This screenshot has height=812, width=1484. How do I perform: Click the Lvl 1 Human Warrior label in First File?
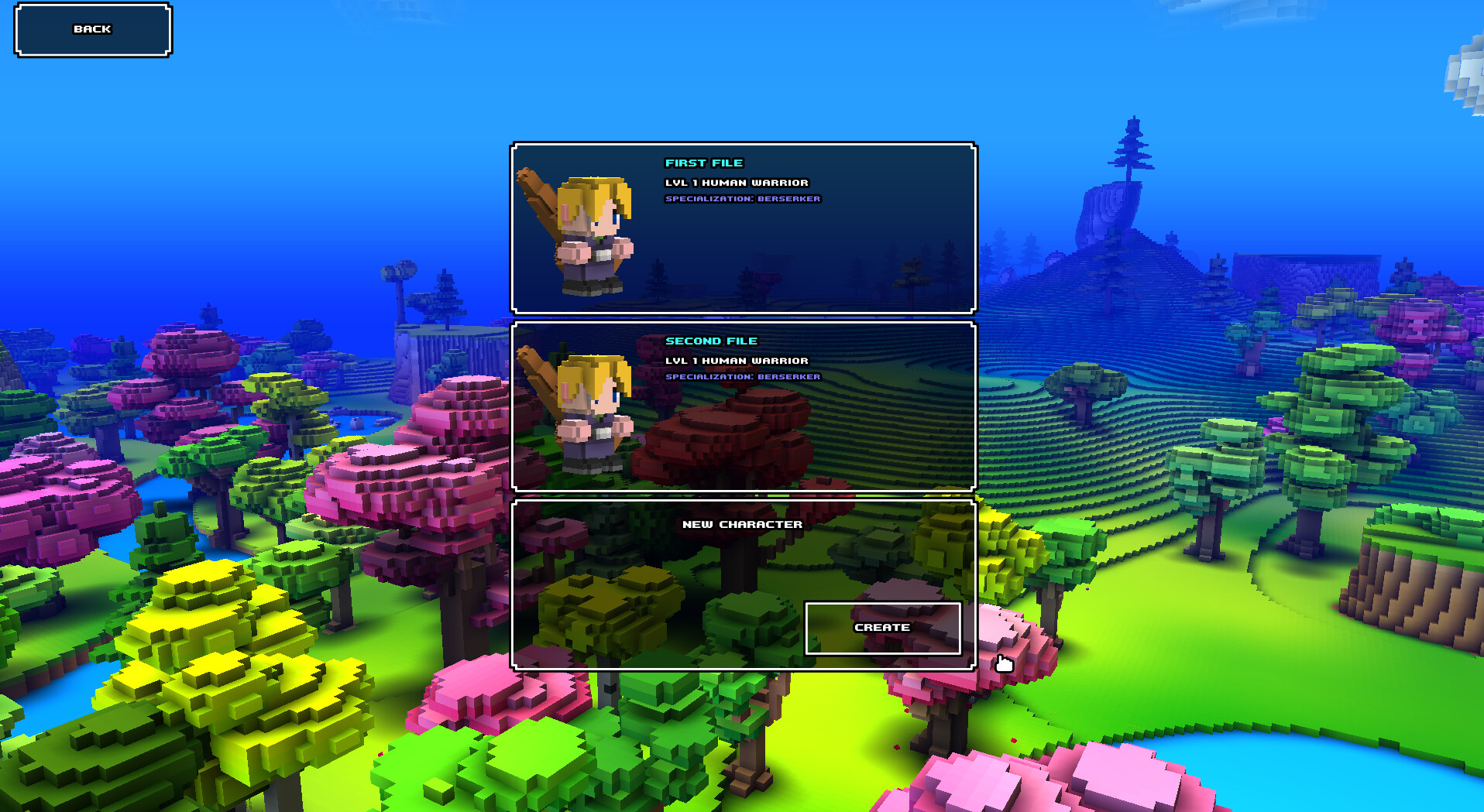click(x=736, y=183)
